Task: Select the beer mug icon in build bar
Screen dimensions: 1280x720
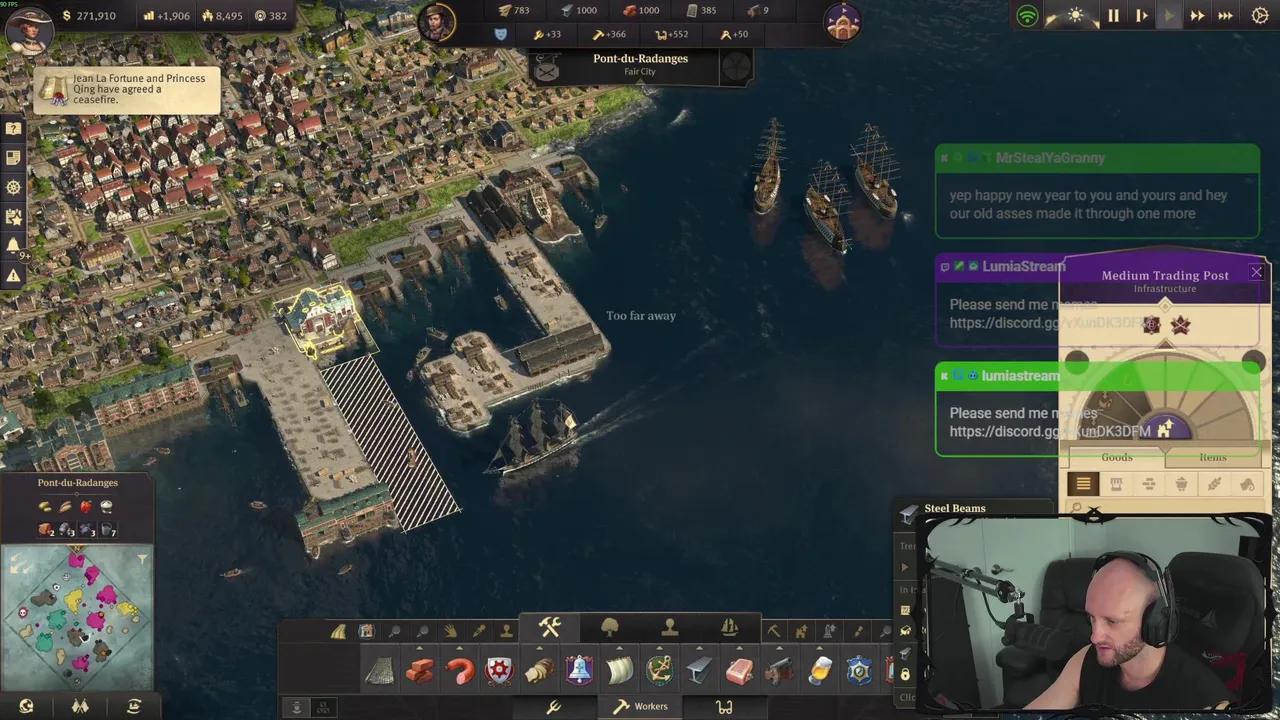Action: tap(819, 670)
